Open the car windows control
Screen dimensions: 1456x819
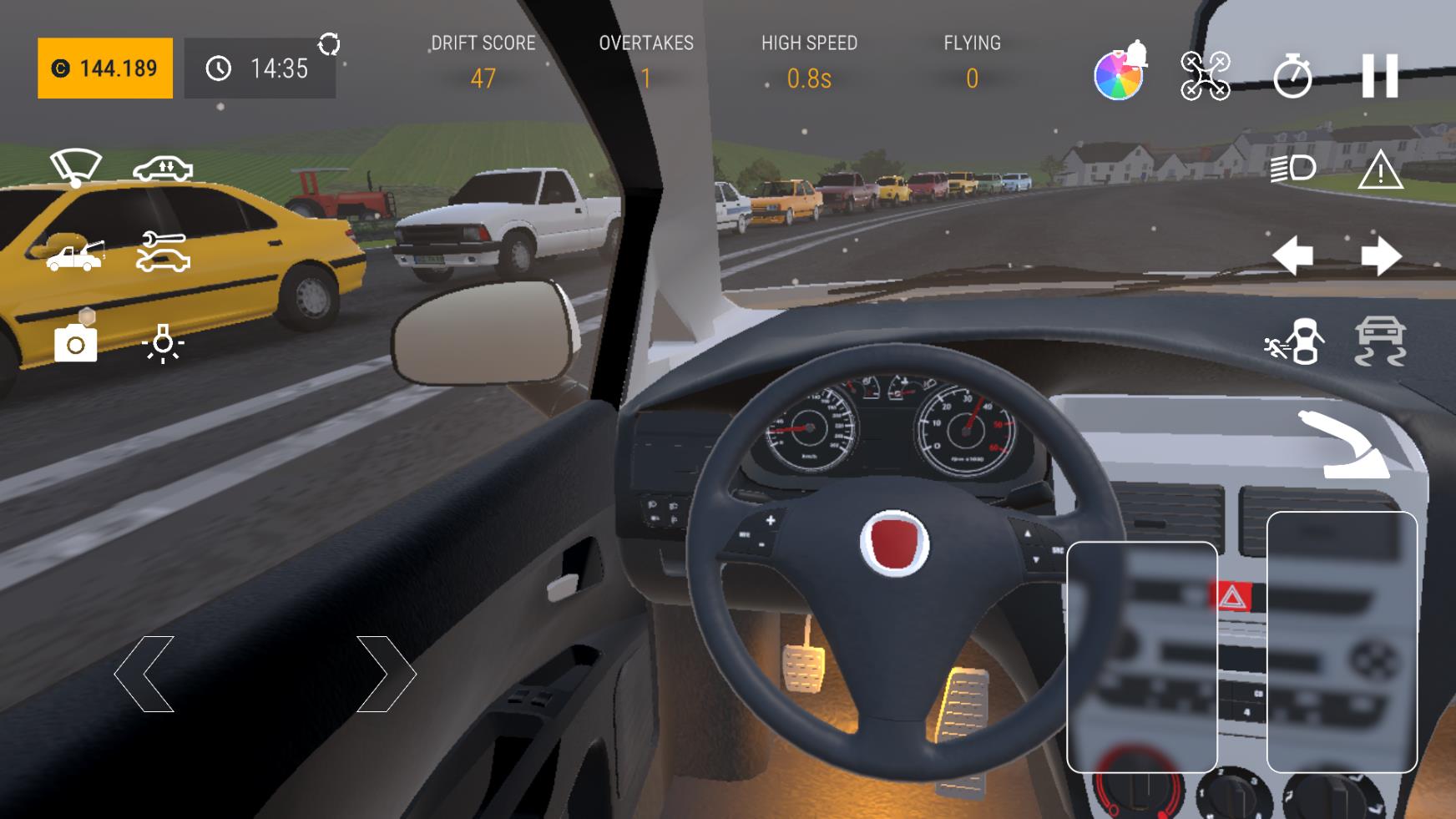[163, 169]
